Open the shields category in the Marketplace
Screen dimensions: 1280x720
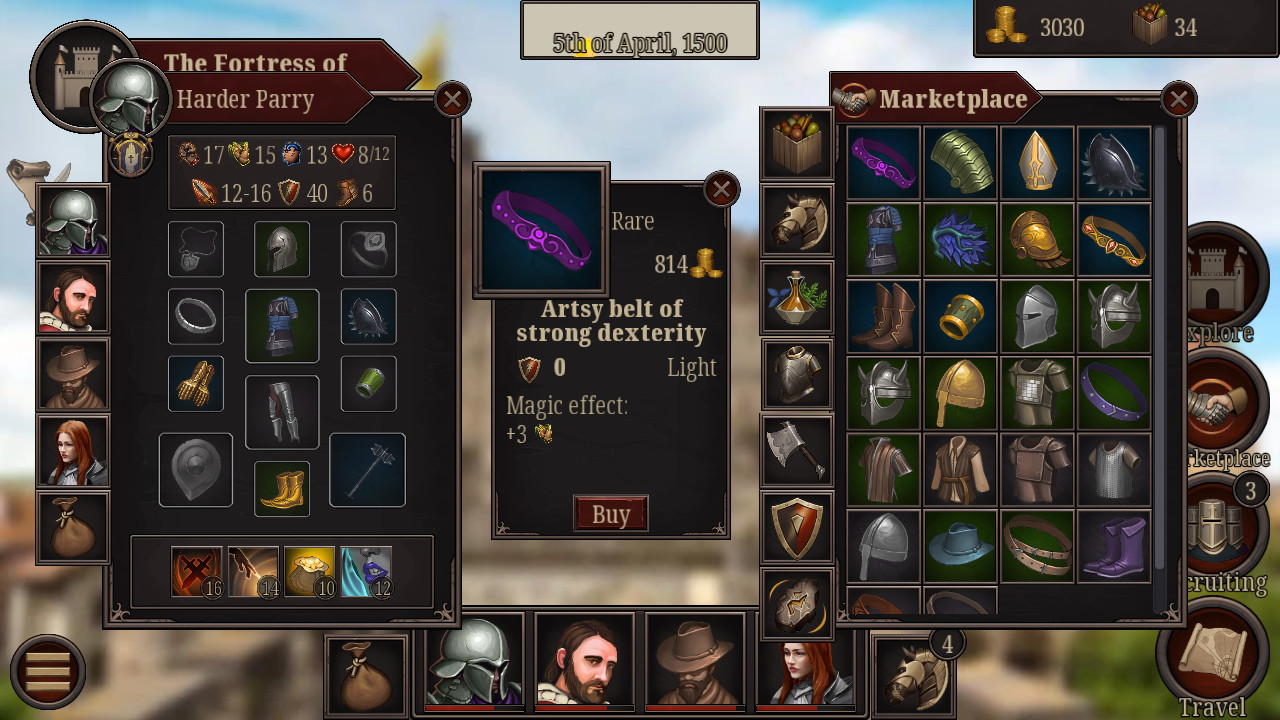point(797,528)
